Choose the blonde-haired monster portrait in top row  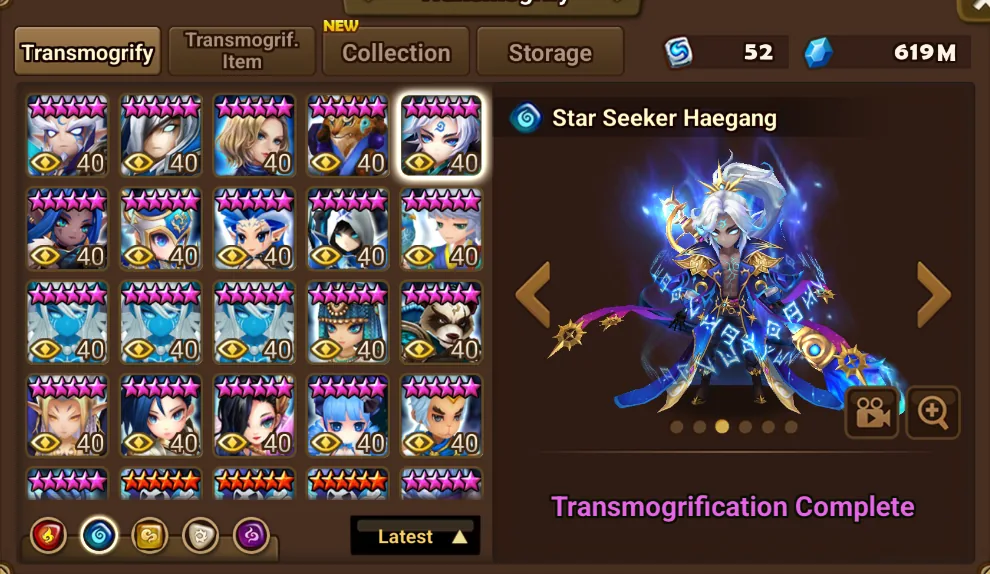(254, 135)
